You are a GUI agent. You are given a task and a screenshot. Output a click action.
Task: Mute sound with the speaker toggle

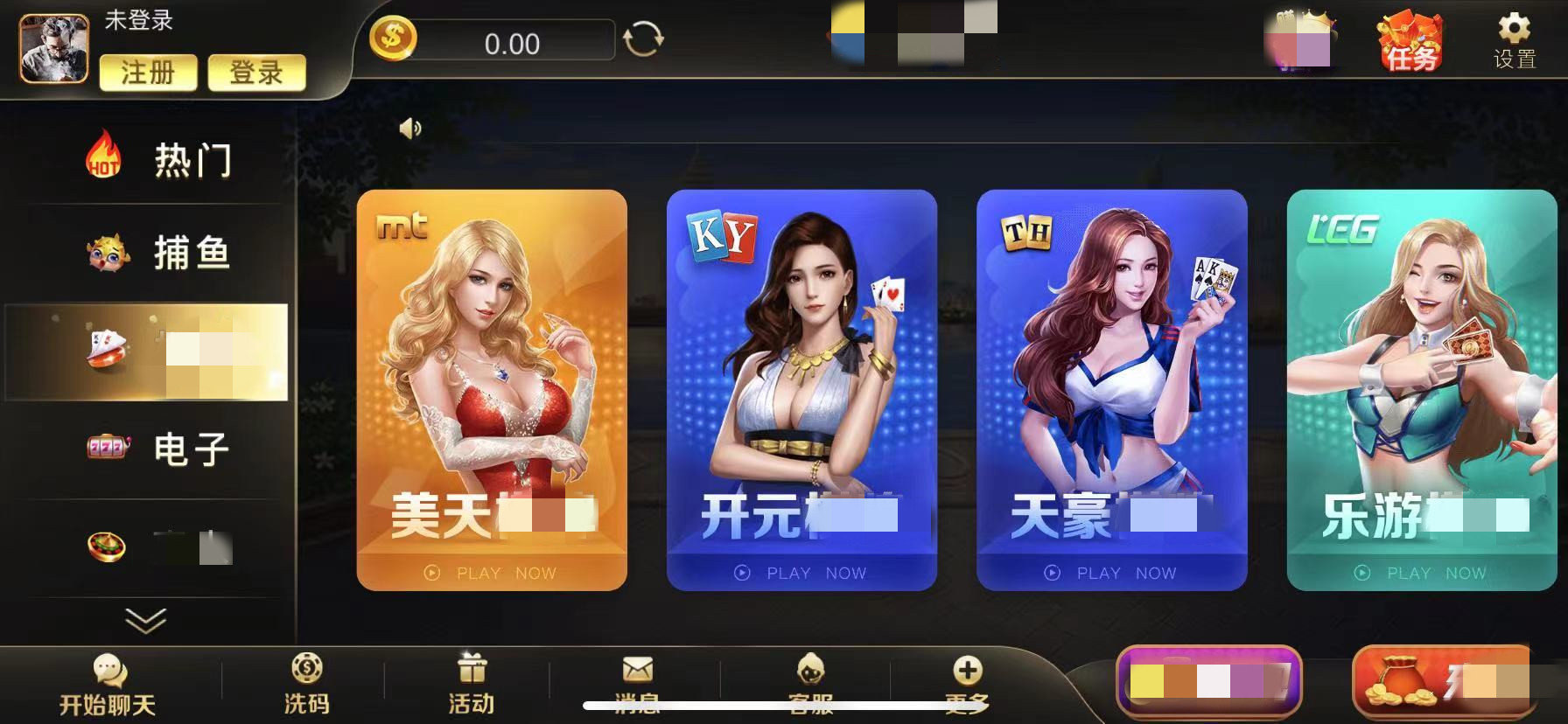409,128
